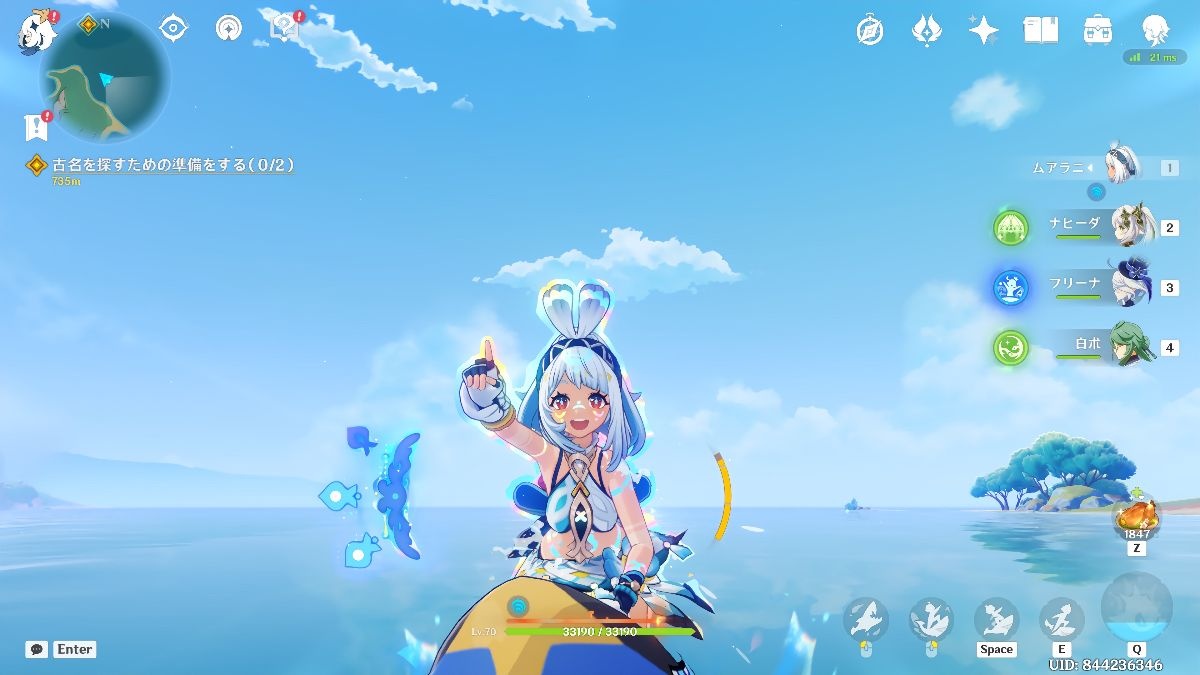Select the tracked quest 古名を探すための準備をする
This screenshot has height=675, width=1200.
(x=172, y=165)
